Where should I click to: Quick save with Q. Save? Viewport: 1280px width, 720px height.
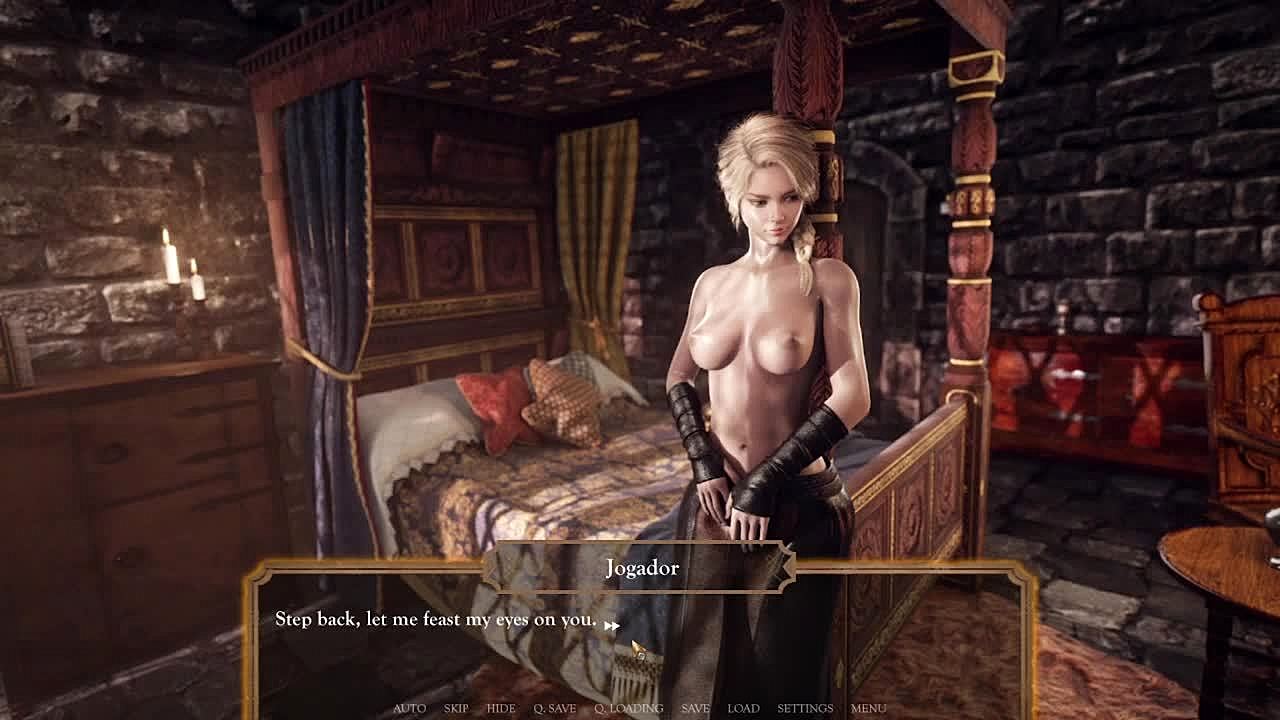pos(554,708)
